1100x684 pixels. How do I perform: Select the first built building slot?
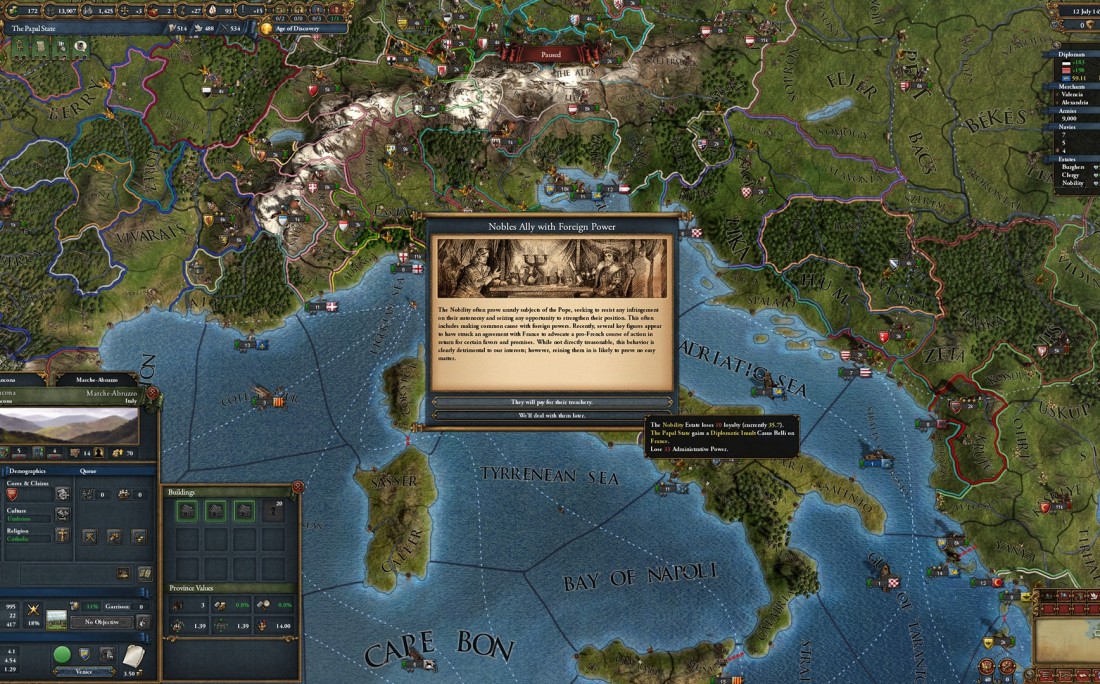[186, 511]
